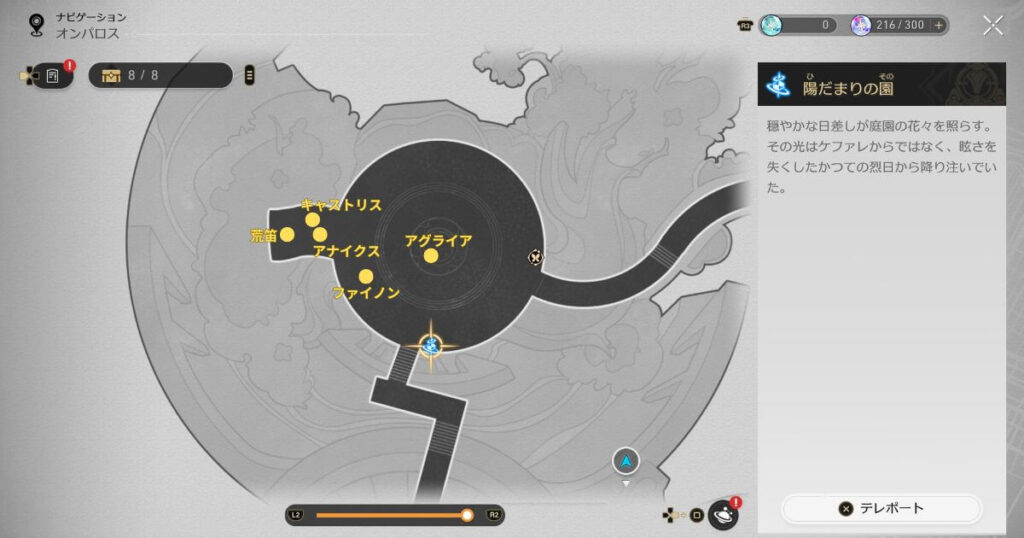Open the planet star rail map icon

[x=723, y=515]
